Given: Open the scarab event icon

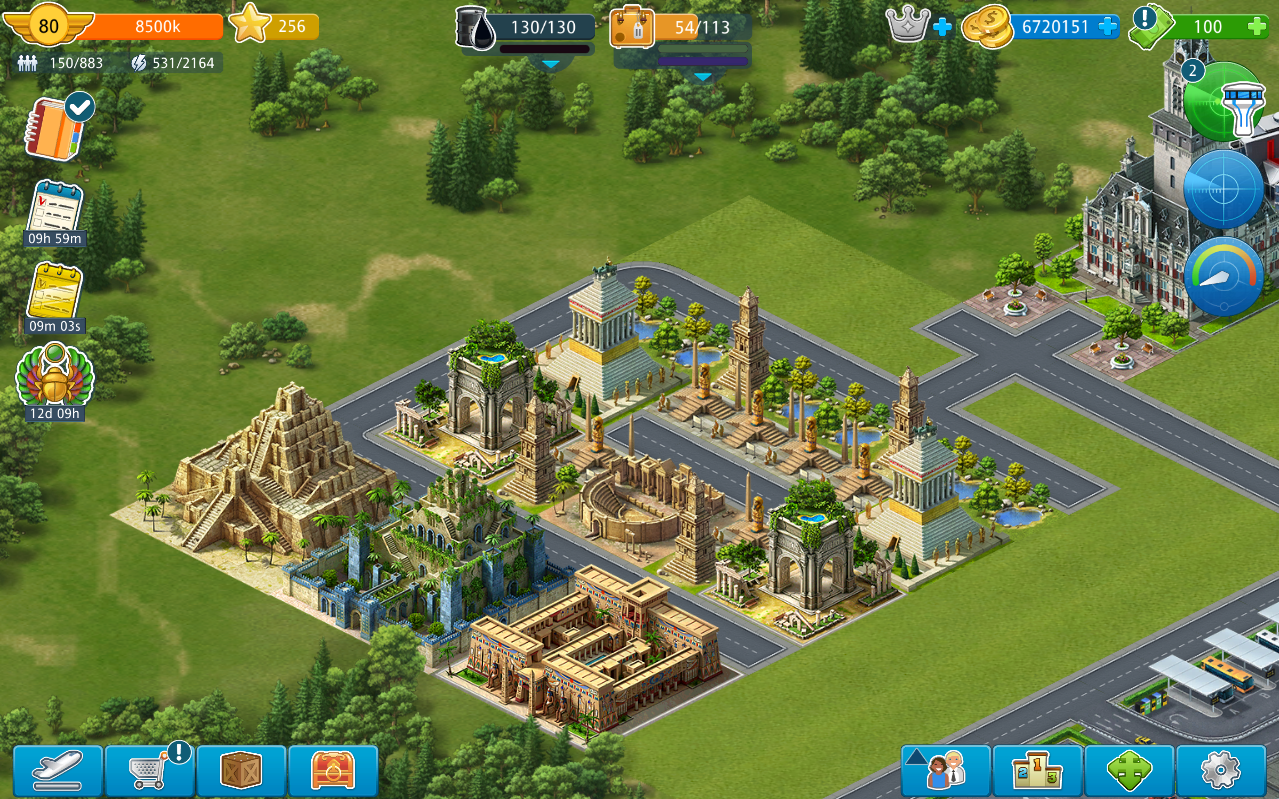Looking at the screenshot, I should [55, 380].
